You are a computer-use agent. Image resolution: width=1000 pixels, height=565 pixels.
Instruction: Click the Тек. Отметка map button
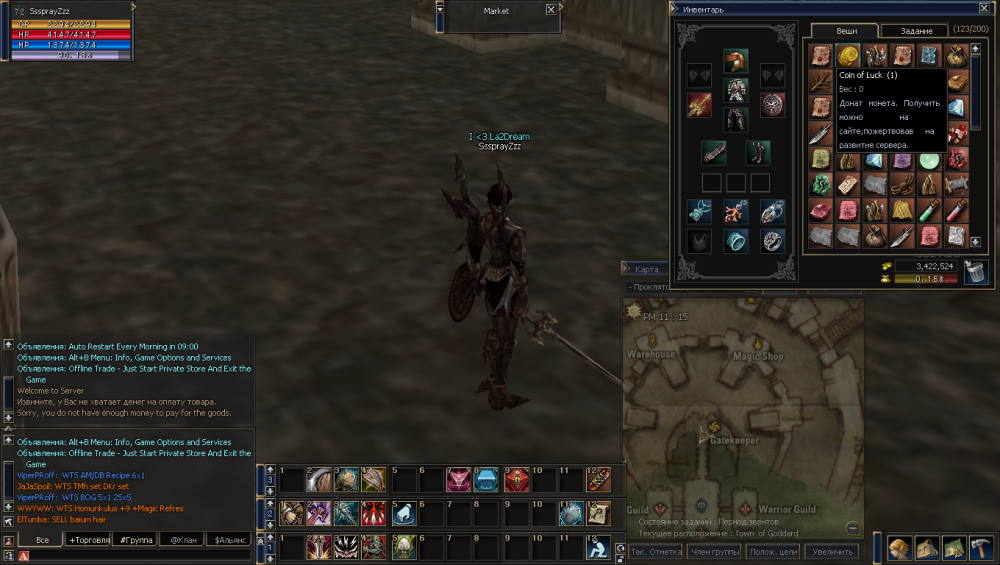click(x=656, y=552)
